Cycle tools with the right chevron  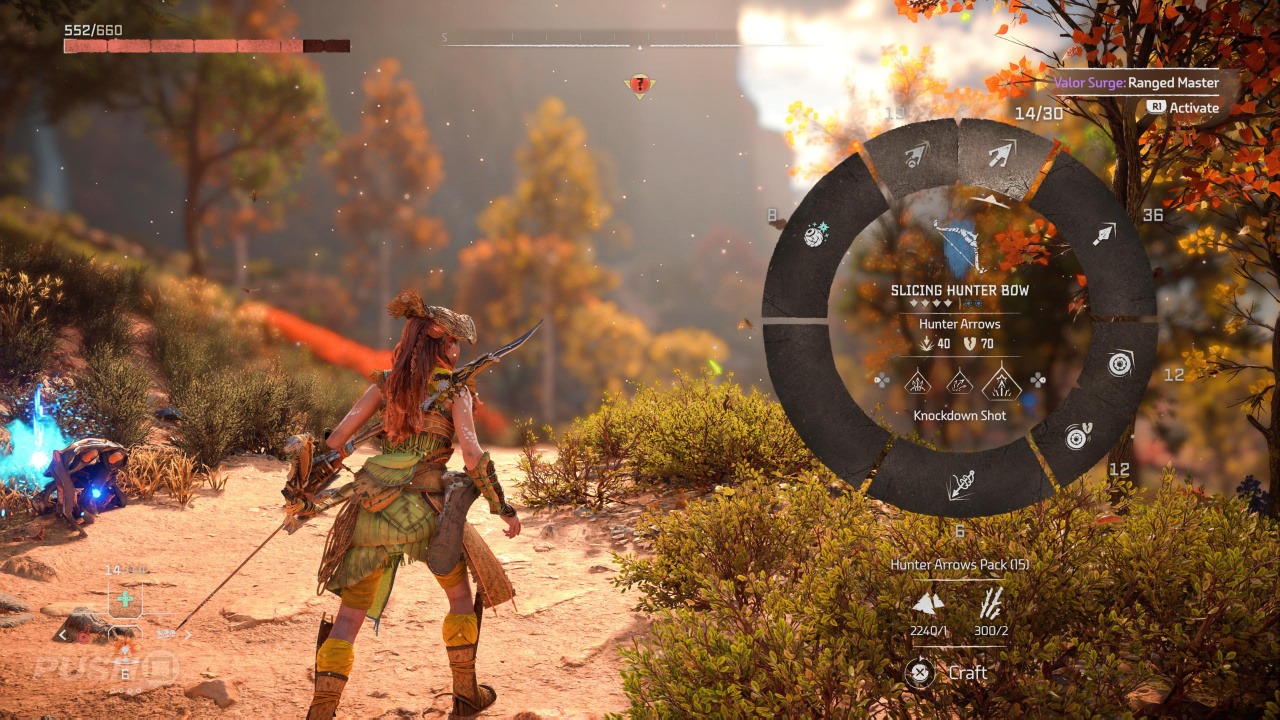(186, 634)
